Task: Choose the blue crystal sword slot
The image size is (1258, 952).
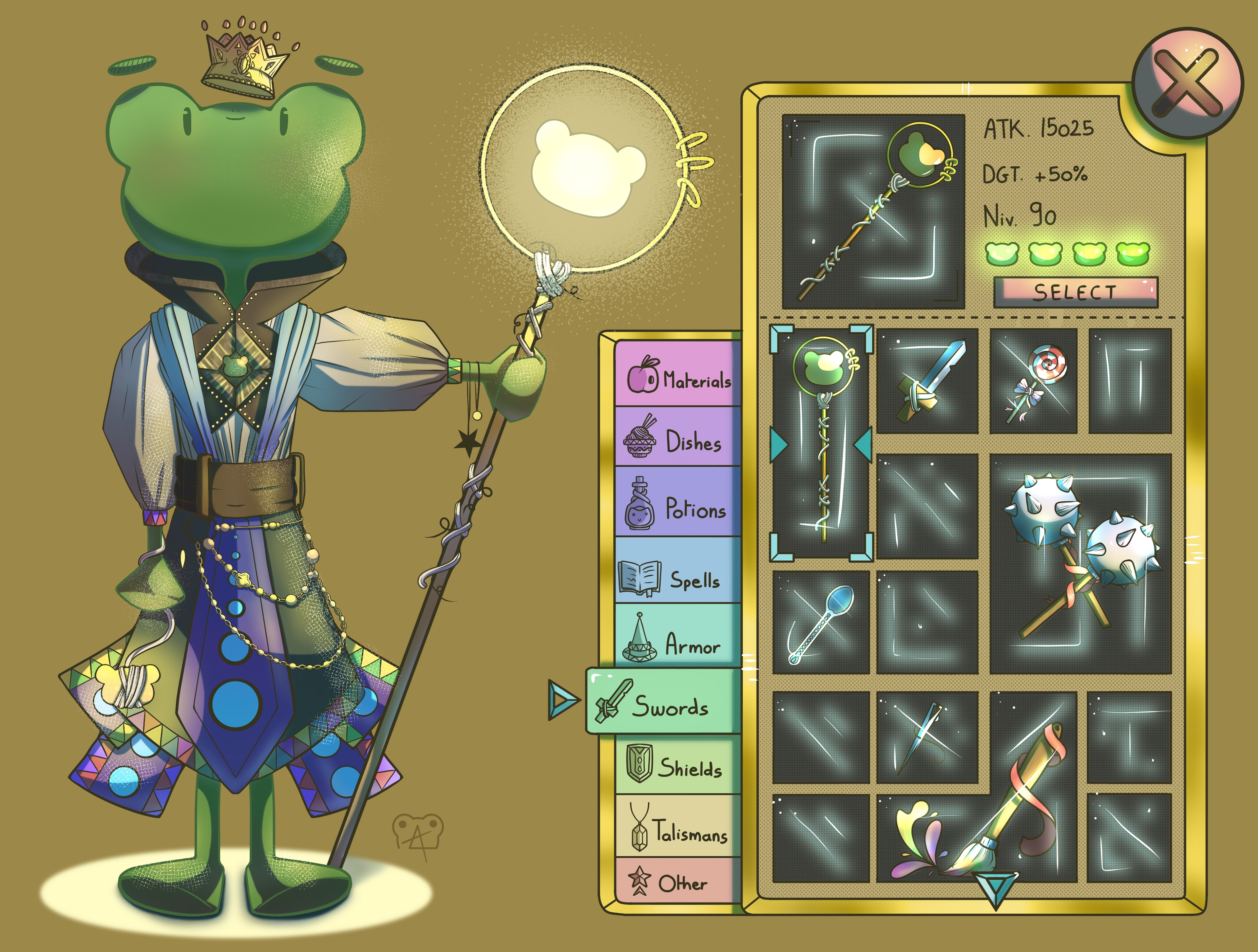Action: click(x=927, y=381)
